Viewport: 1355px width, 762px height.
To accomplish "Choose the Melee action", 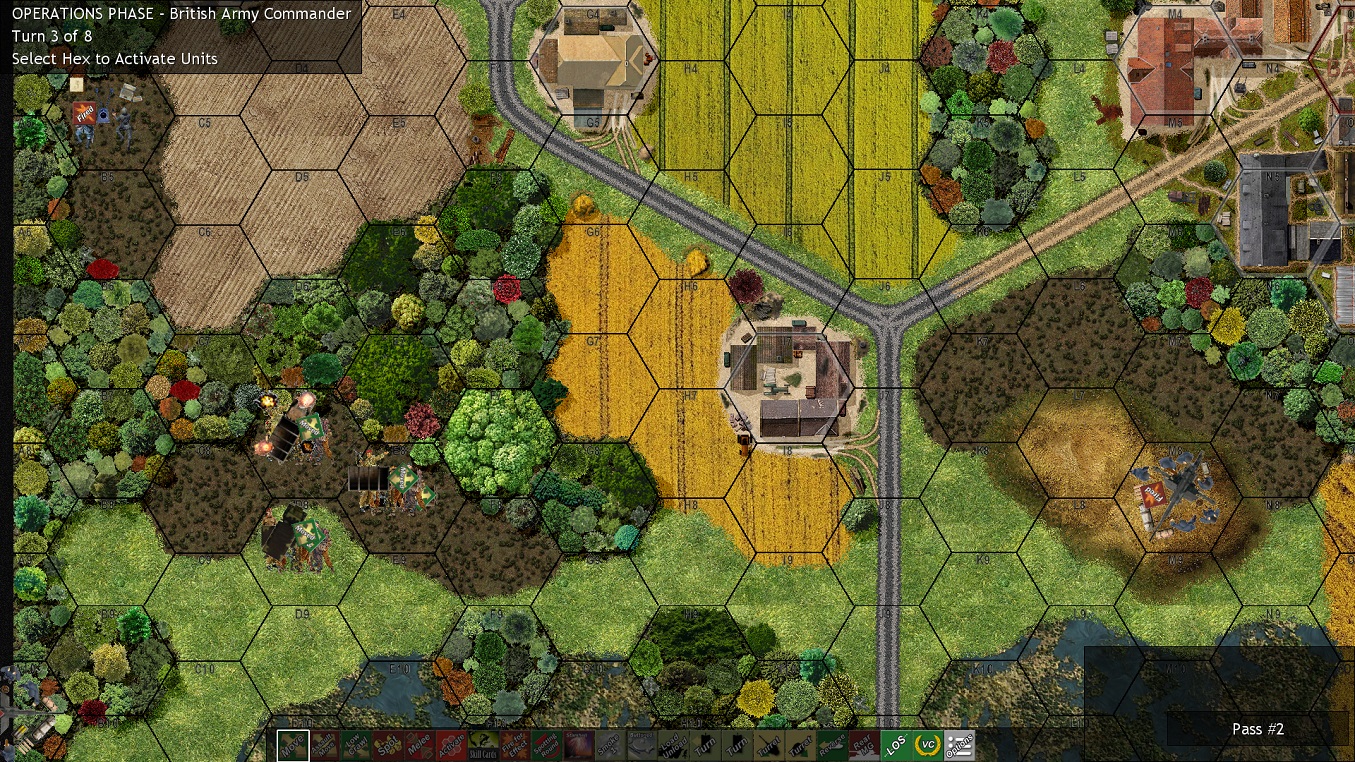I will click(420, 746).
